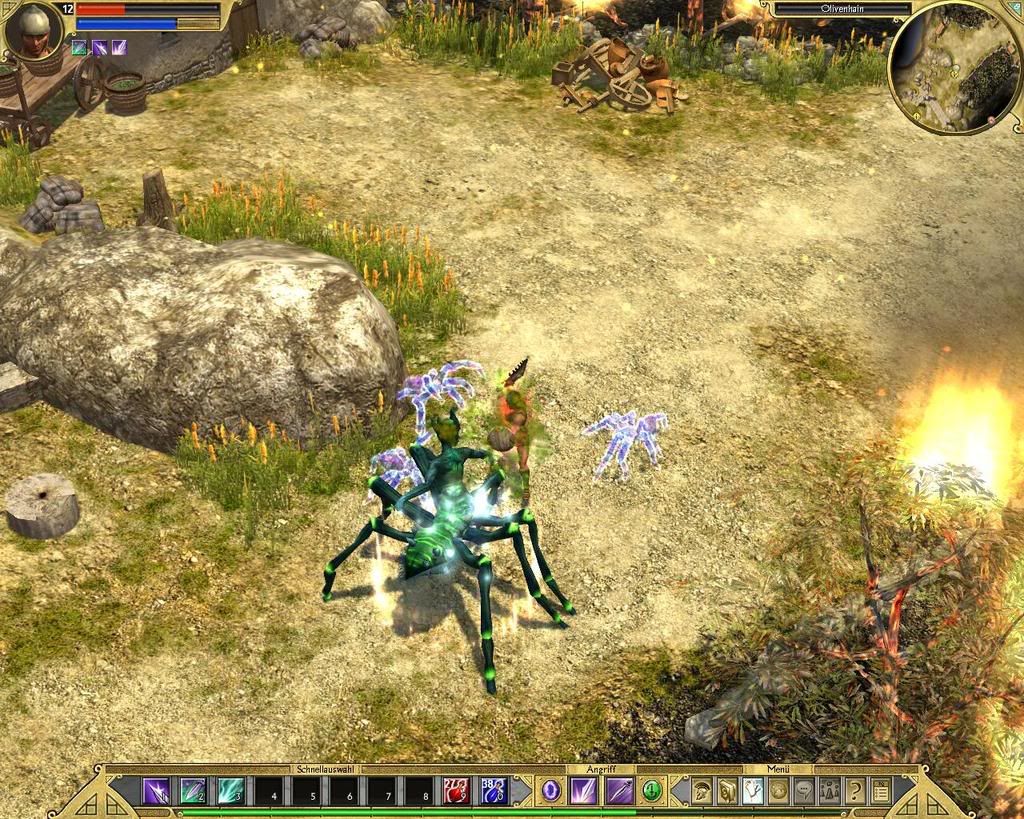The image size is (1024, 819).
Task: Show the highlighted skill tree button
Action: pyautogui.click(x=753, y=791)
